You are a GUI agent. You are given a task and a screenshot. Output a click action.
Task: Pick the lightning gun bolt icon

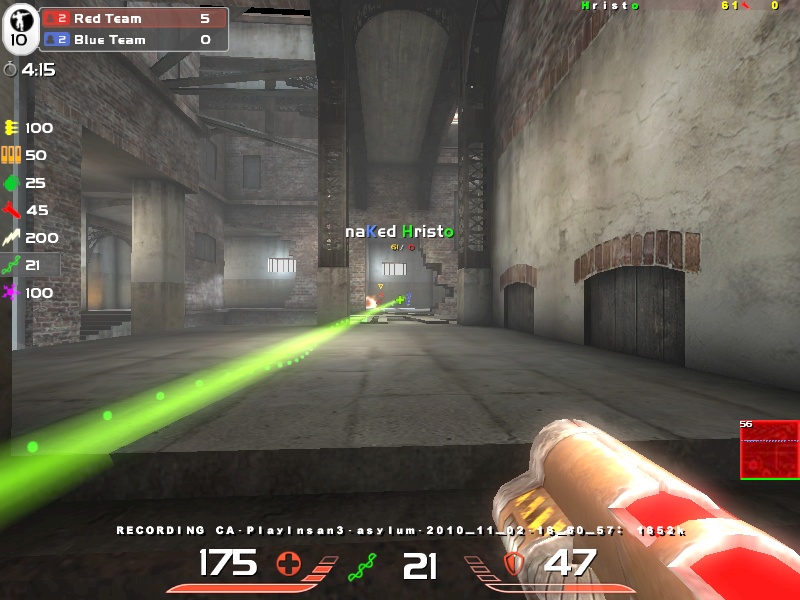point(12,238)
